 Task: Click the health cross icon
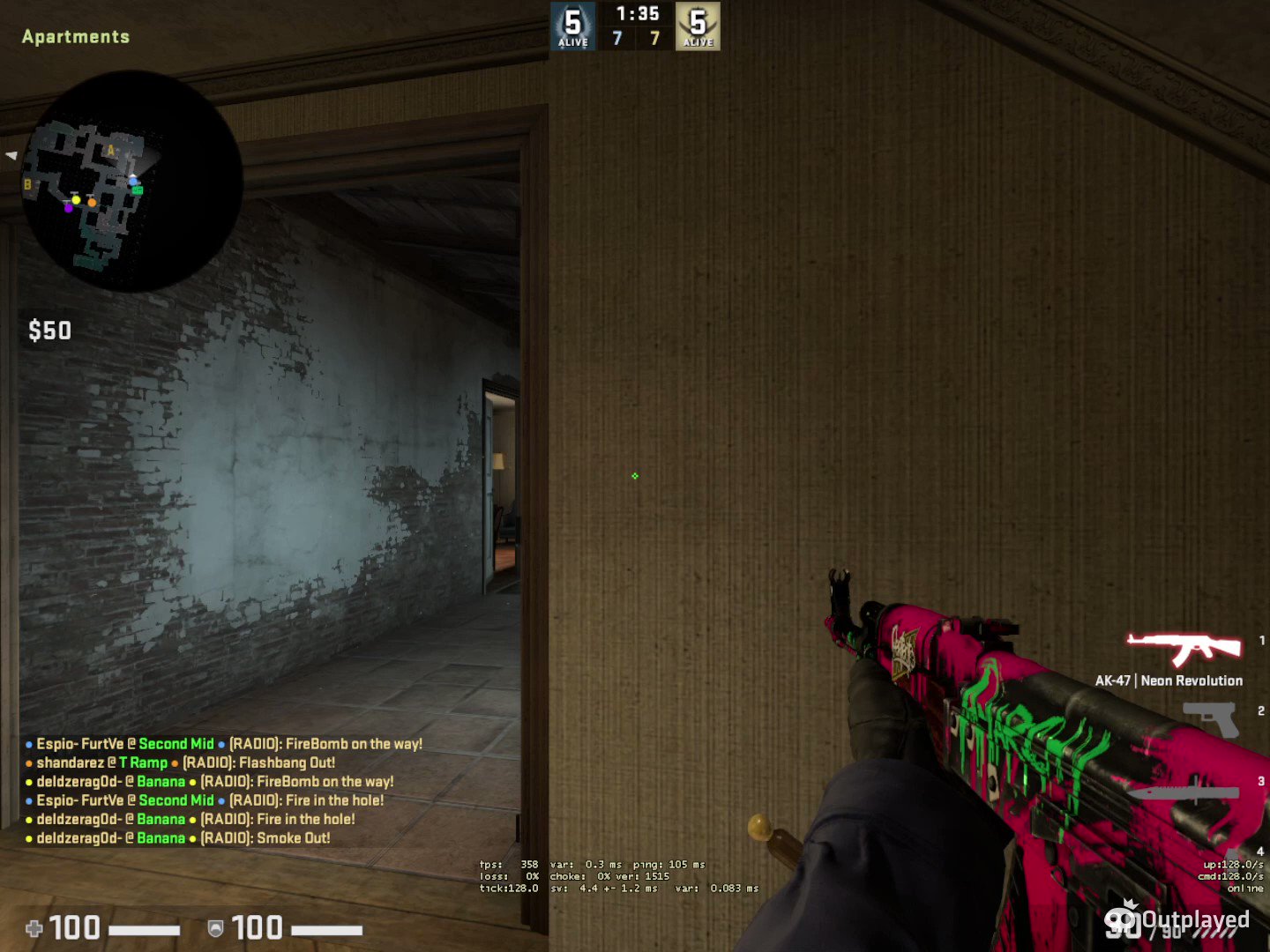point(34,928)
